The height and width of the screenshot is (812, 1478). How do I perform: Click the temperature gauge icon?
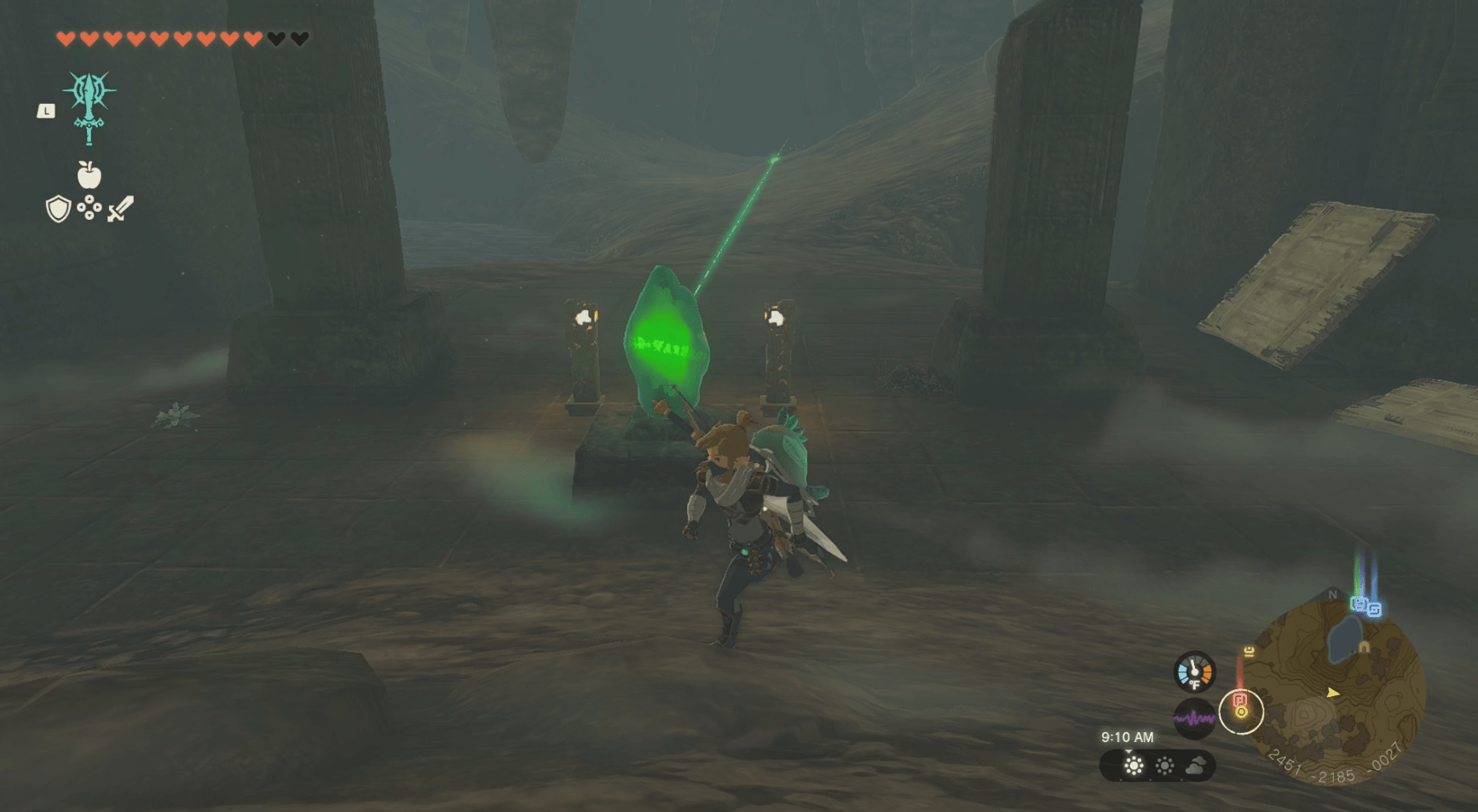click(1194, 672)
